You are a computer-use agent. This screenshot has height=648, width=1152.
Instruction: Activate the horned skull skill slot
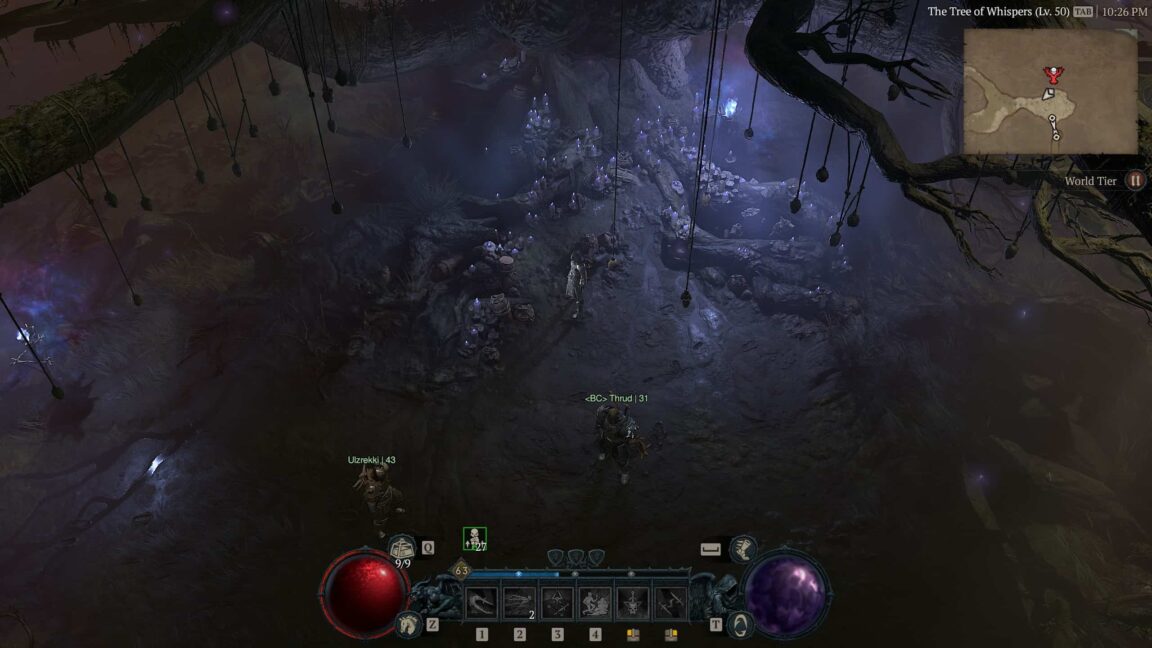click(x=632, y=602)
